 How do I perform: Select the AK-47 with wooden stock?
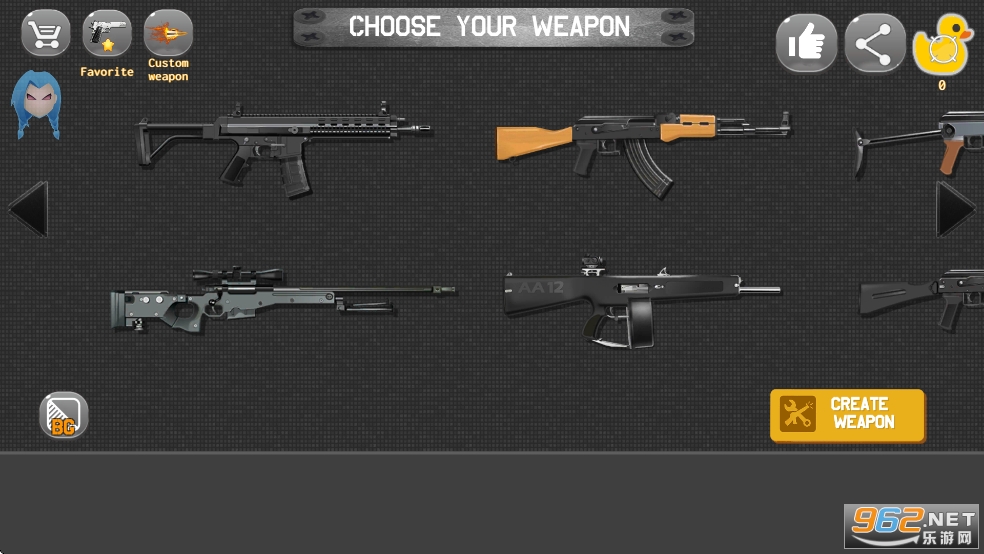[x=642, y=146]
